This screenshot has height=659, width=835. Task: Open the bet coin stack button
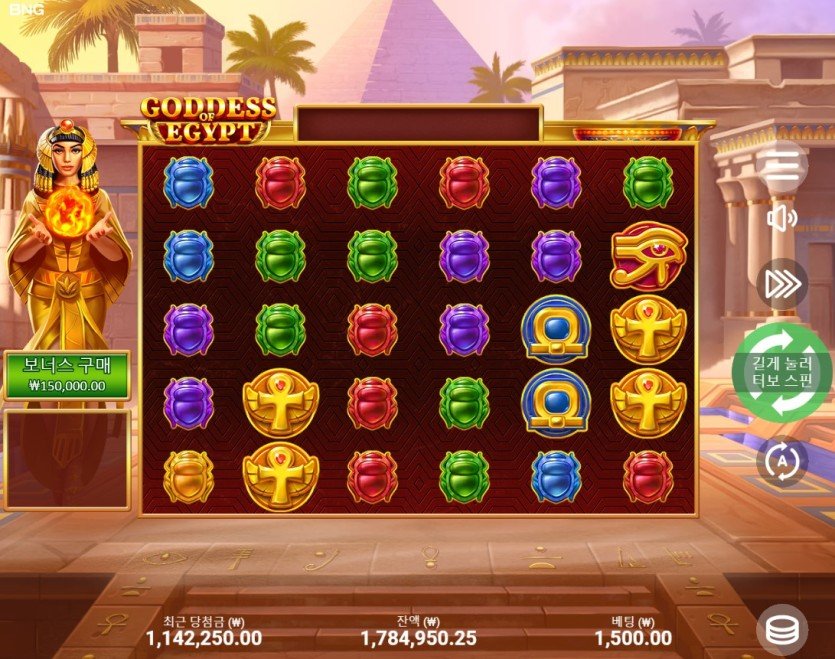pyautogui.click(x=785, y=629)
